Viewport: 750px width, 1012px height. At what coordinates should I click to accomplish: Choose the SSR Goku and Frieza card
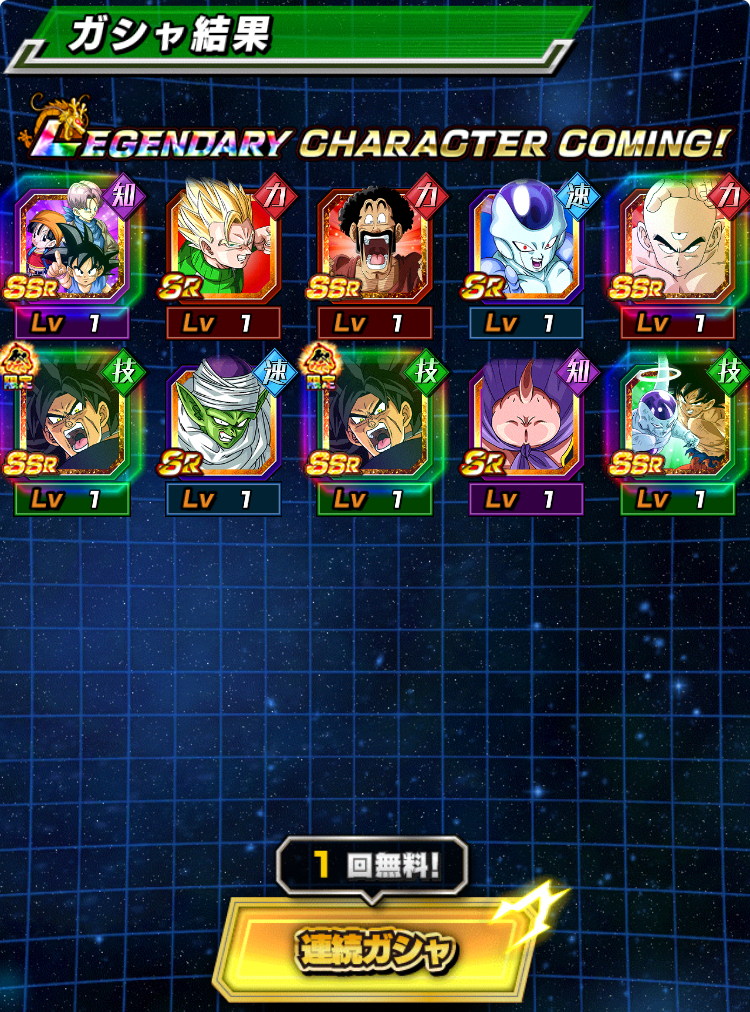pos(677,422)
